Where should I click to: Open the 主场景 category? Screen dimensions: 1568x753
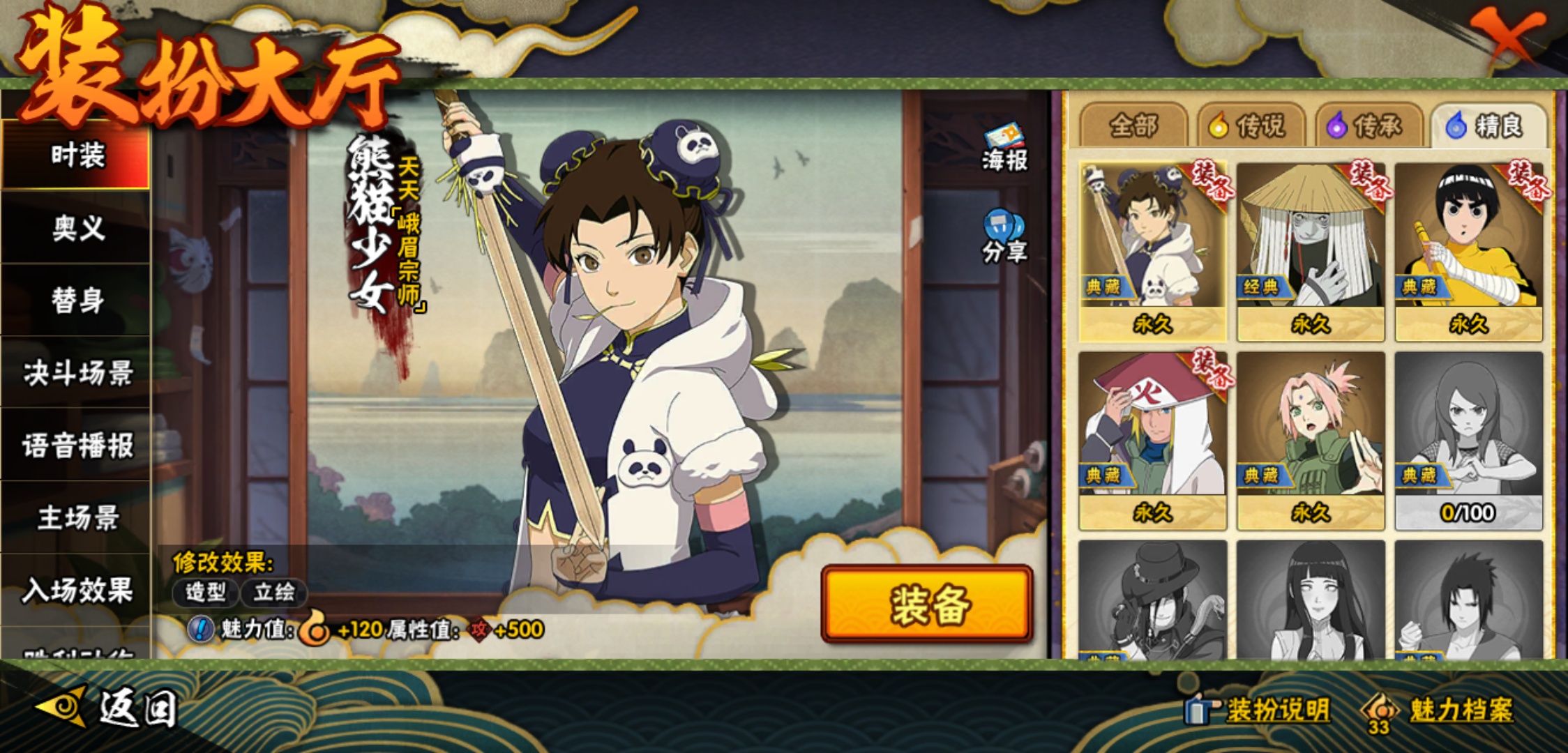click(77, 518)
